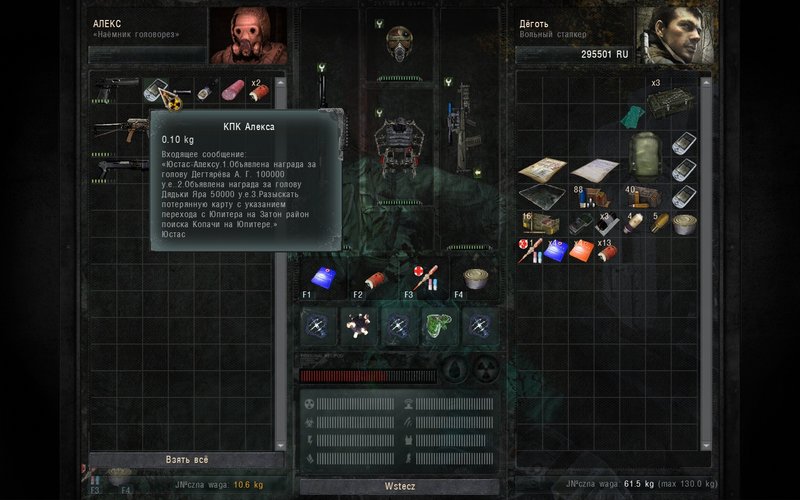Viewport: 800px width, 500px height.
Task: Select Alex's PDA in the loot grid
Action: pyautogui.click(x=157, y=92)
